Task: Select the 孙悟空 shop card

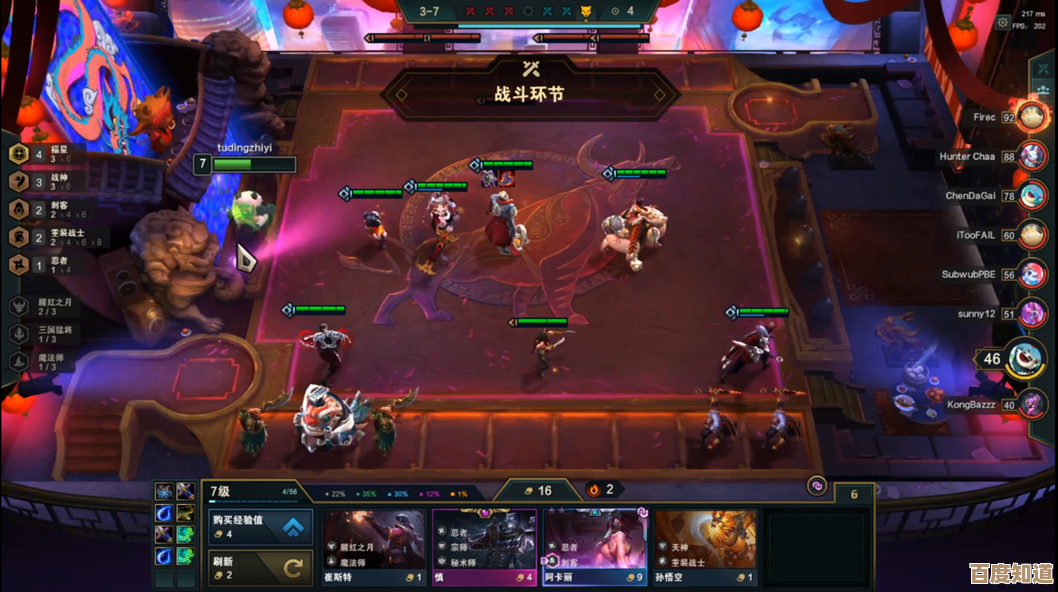Action: point(704,547)
